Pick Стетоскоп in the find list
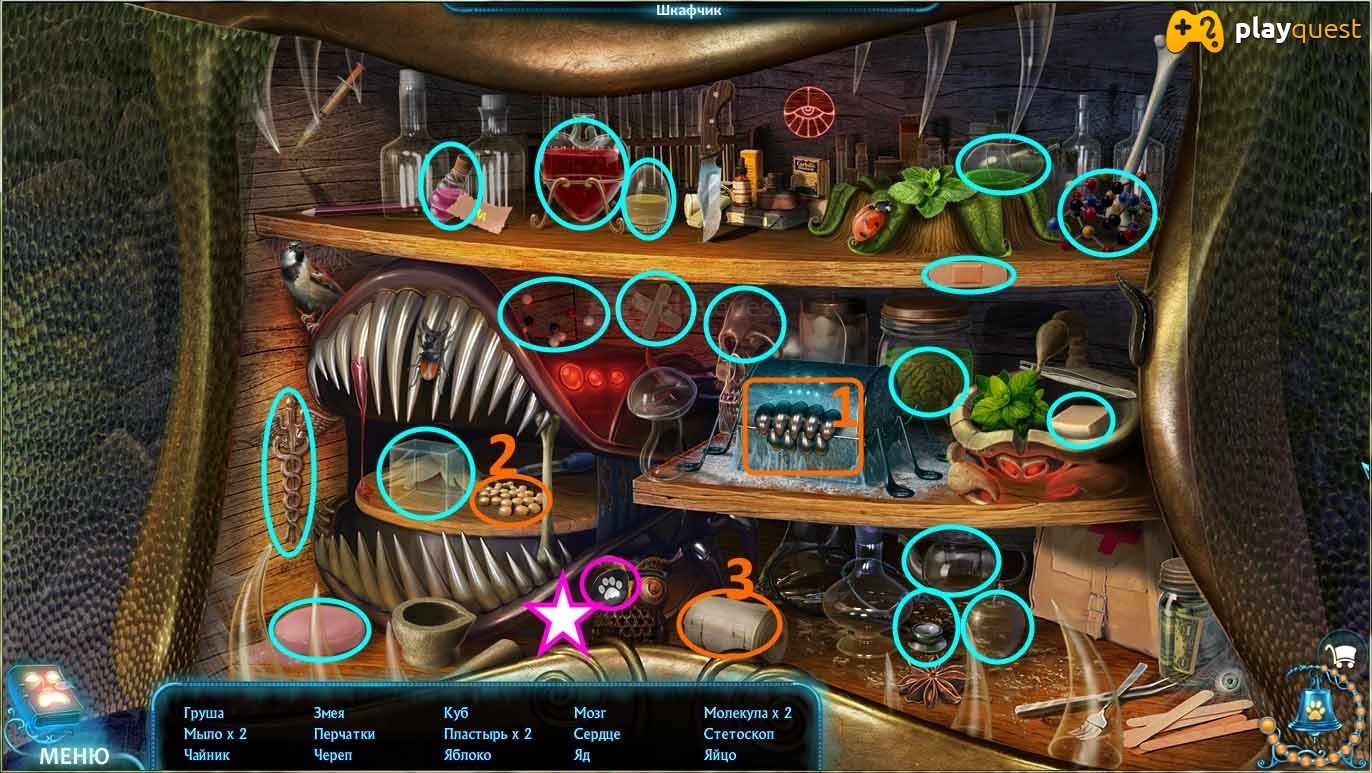This screenshot has height=773, width=1372. (x=739, y=734)
